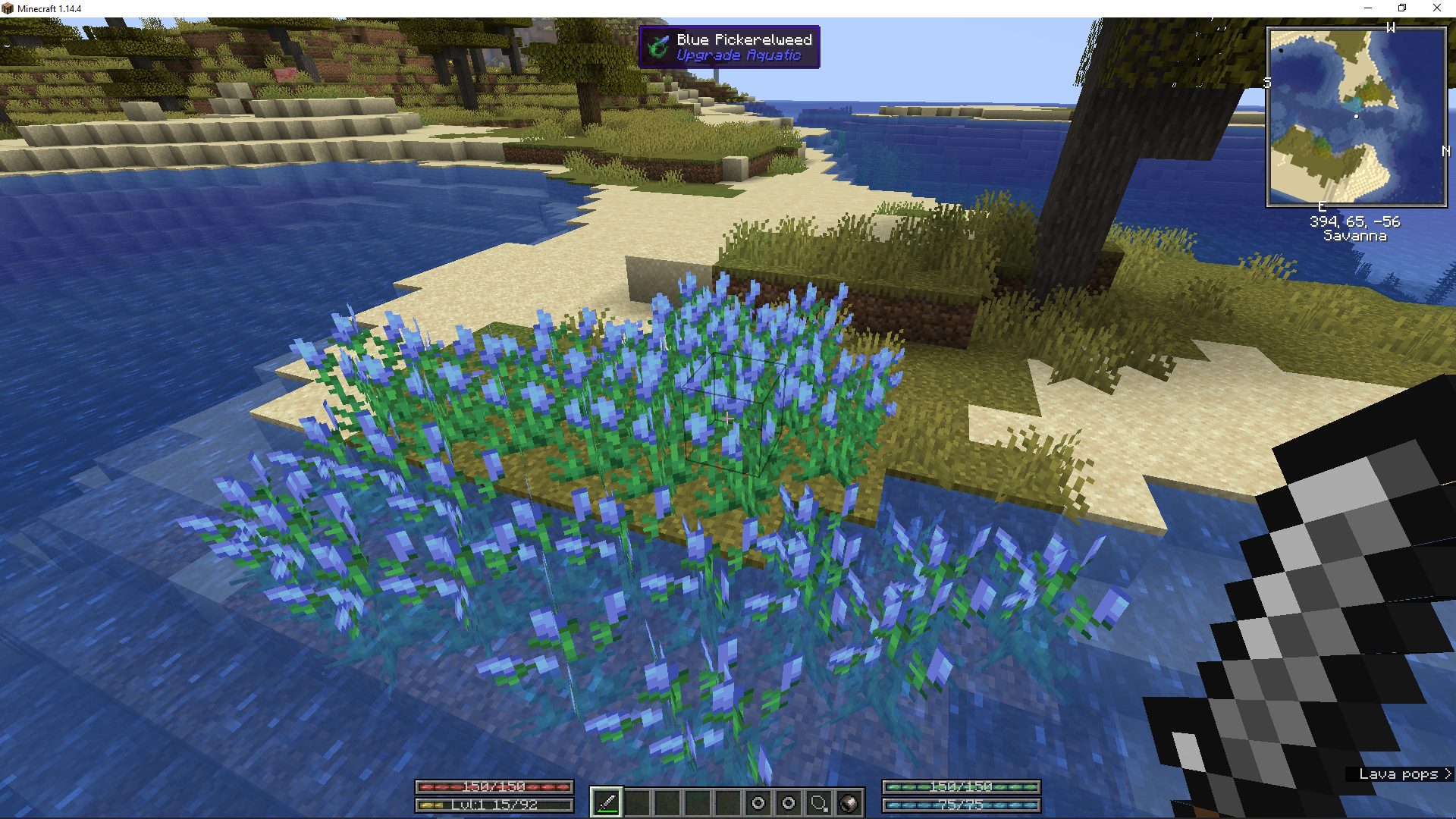Click the W direction marker above the minimap
This screenshot has height=819, width=1456.
coord(1390,27)
